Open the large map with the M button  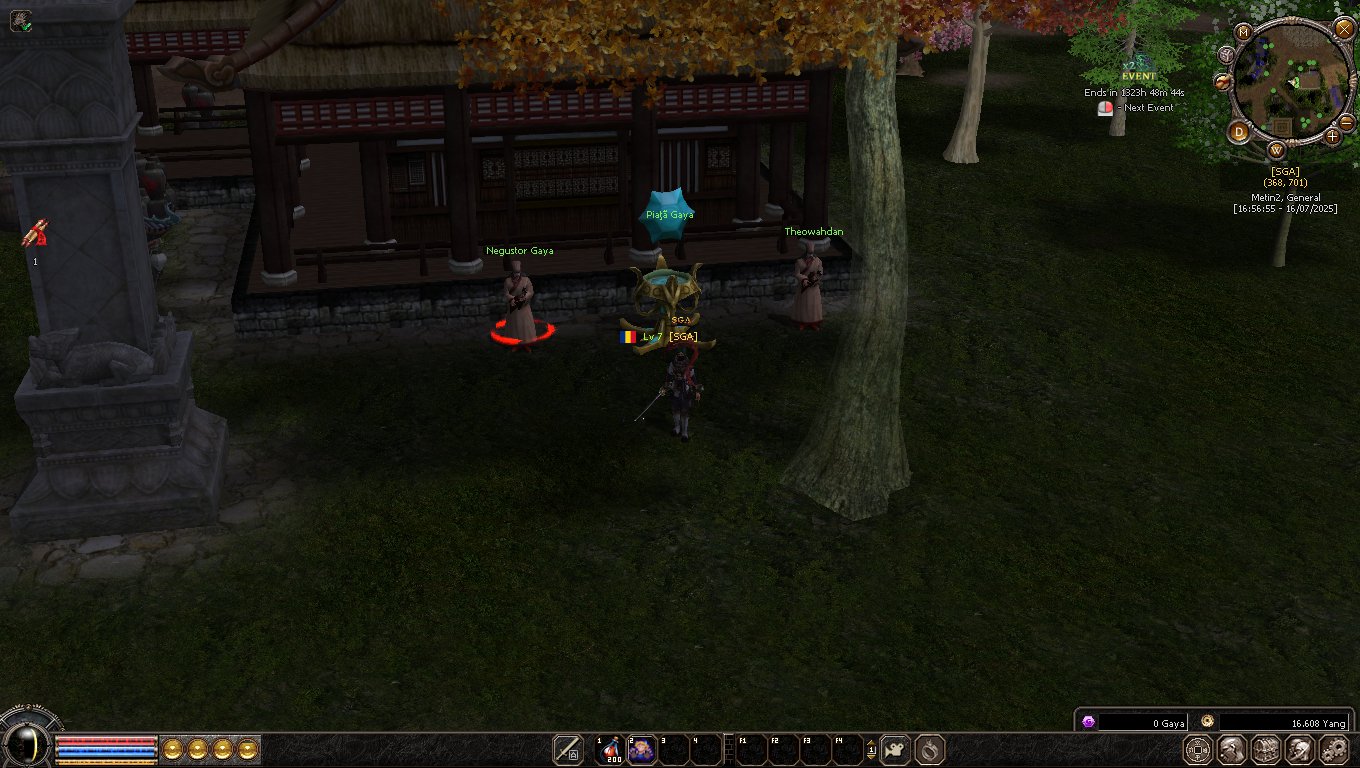coord(1244,32)
